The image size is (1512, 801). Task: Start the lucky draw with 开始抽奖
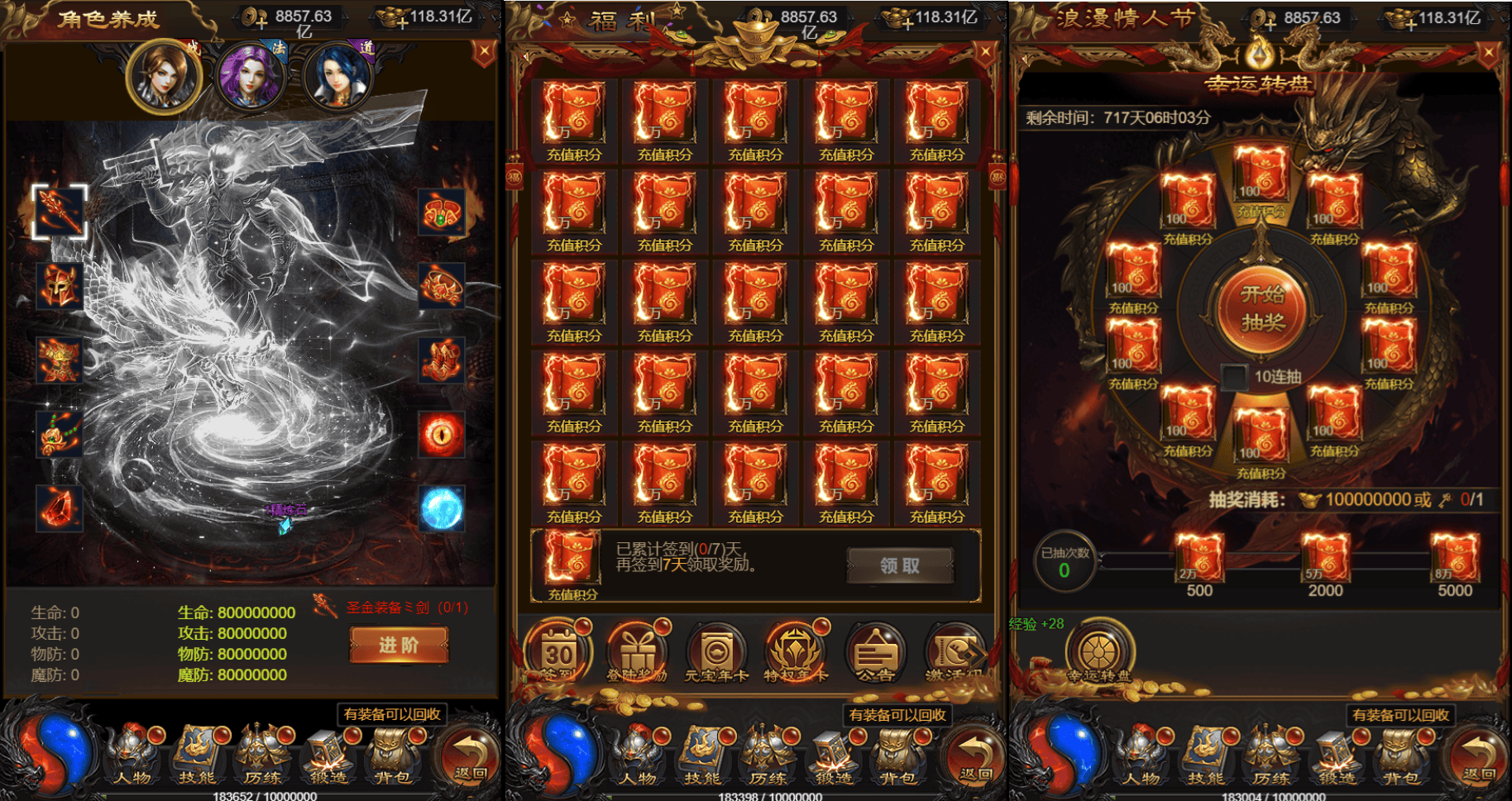(1261, 308)
